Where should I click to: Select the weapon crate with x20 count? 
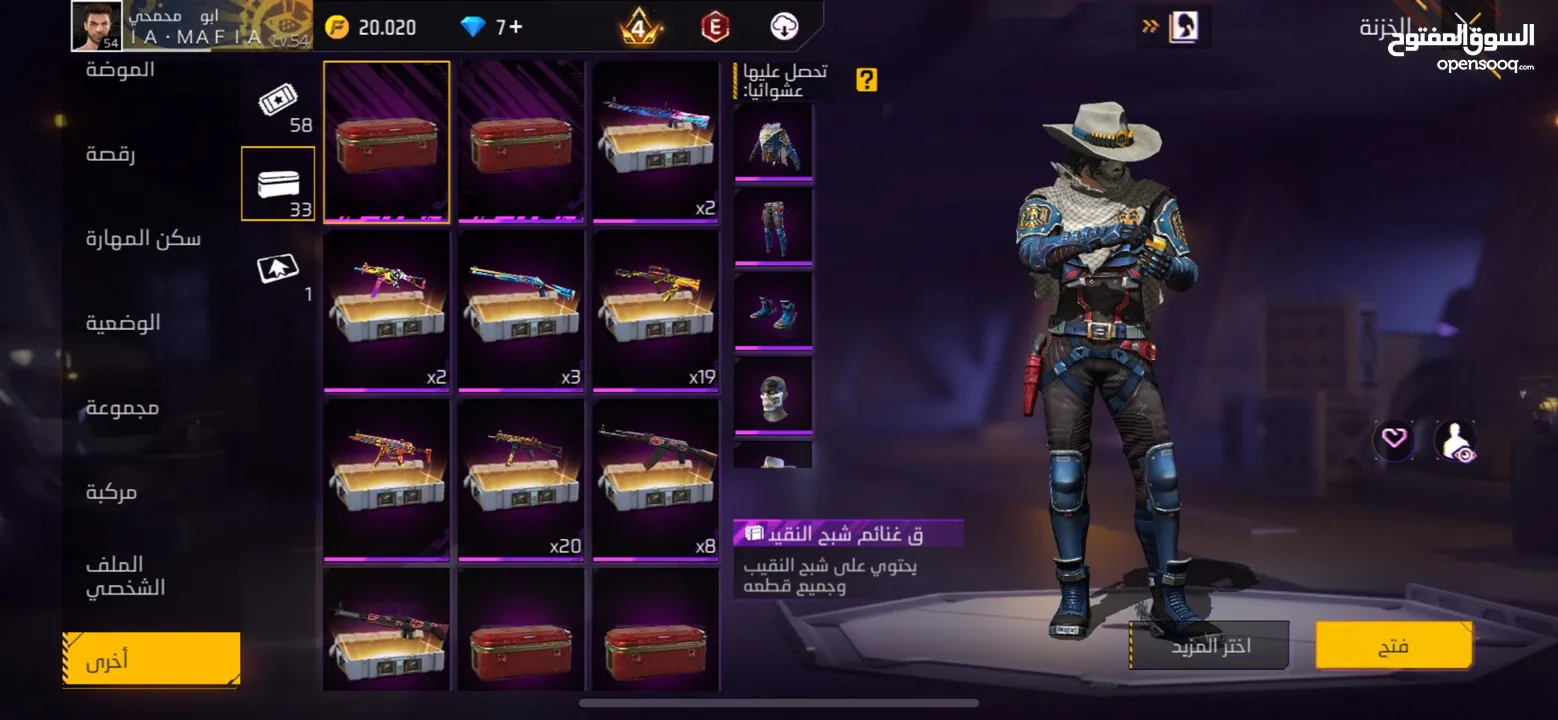(521, 478)
